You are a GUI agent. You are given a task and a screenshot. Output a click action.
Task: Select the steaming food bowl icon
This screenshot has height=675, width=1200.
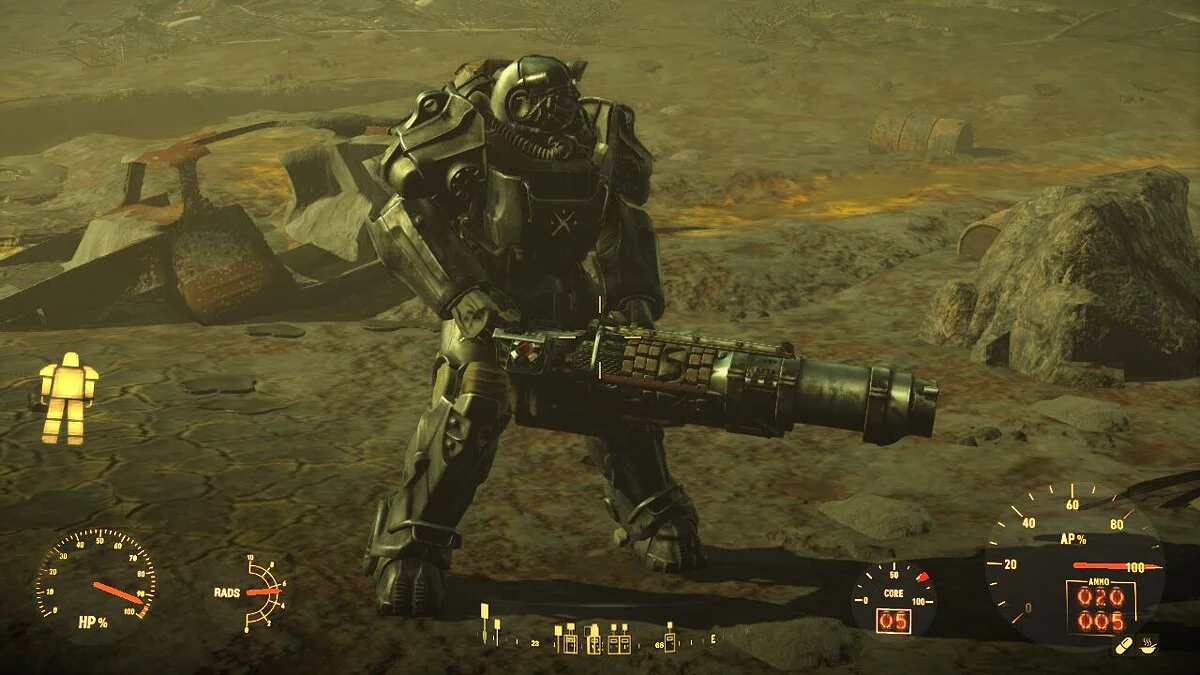[1148, 646]
